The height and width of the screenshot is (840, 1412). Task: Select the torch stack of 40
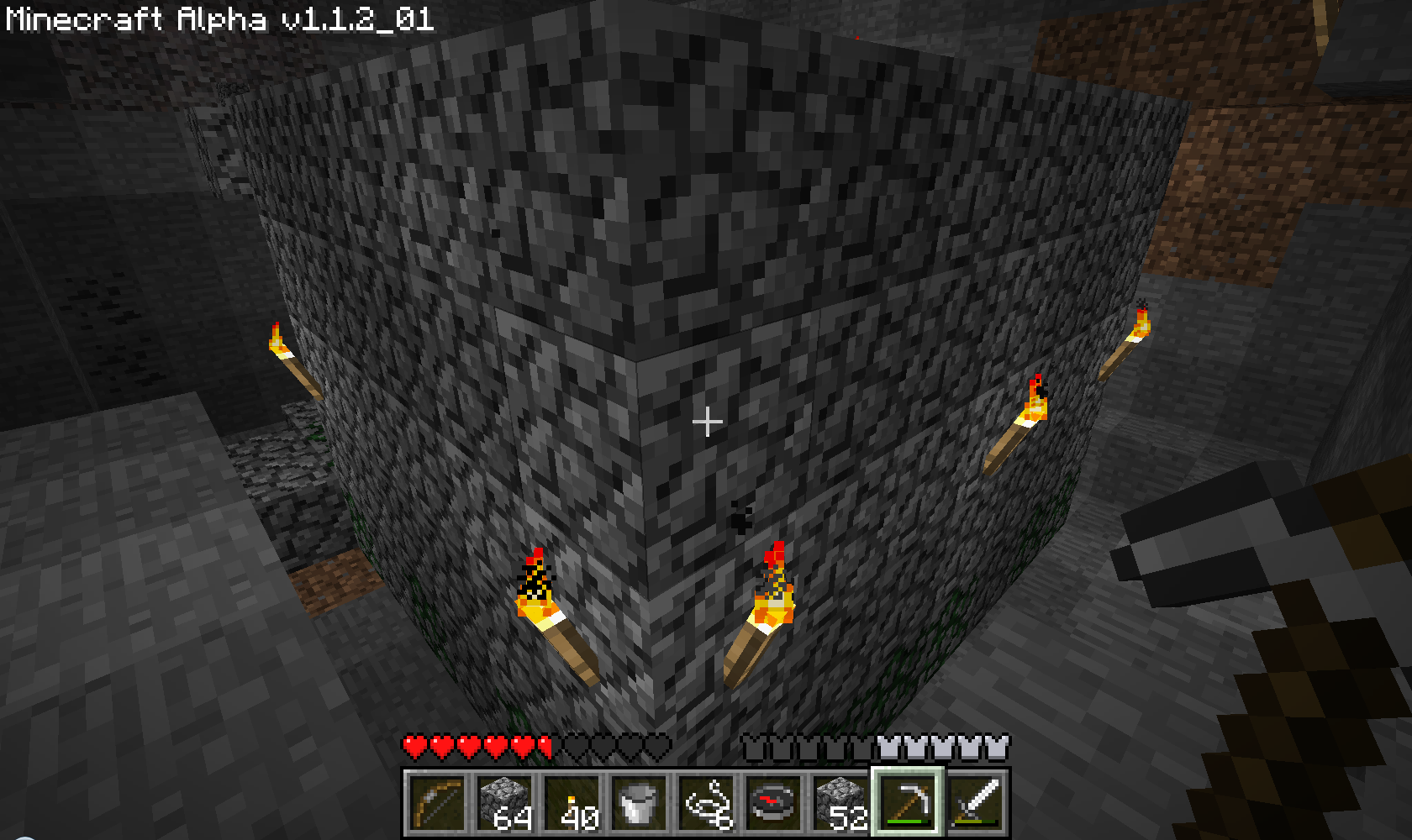[572, 802]
